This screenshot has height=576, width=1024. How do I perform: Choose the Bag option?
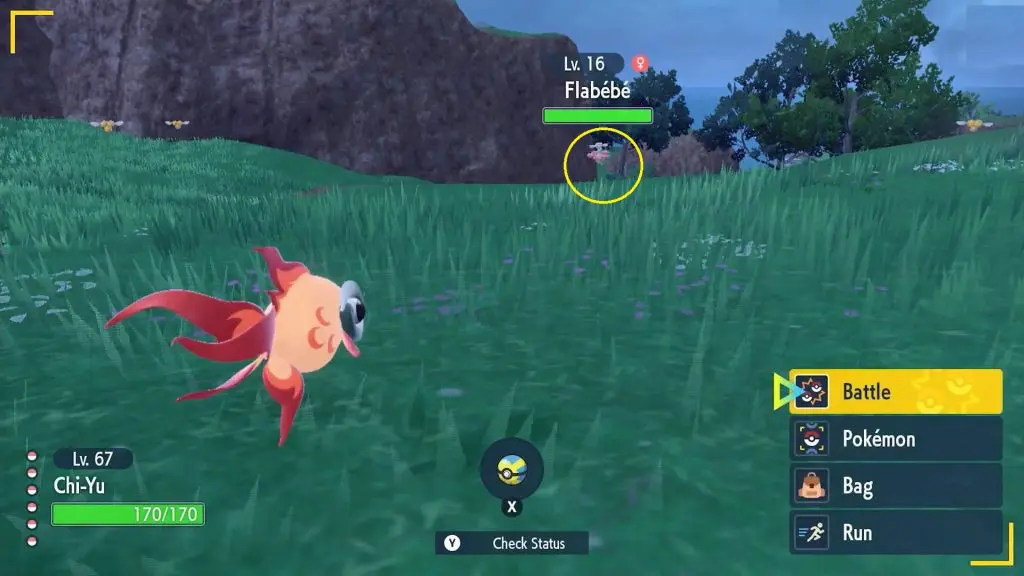tap(896, 486)
